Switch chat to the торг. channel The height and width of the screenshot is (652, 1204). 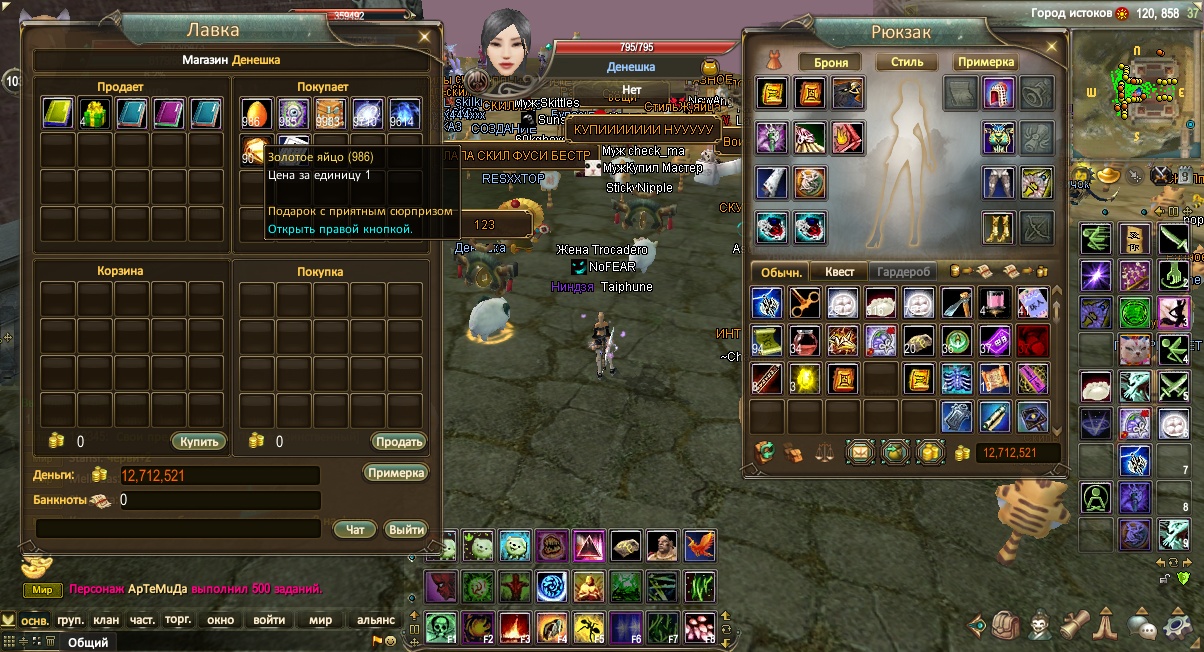178,620
